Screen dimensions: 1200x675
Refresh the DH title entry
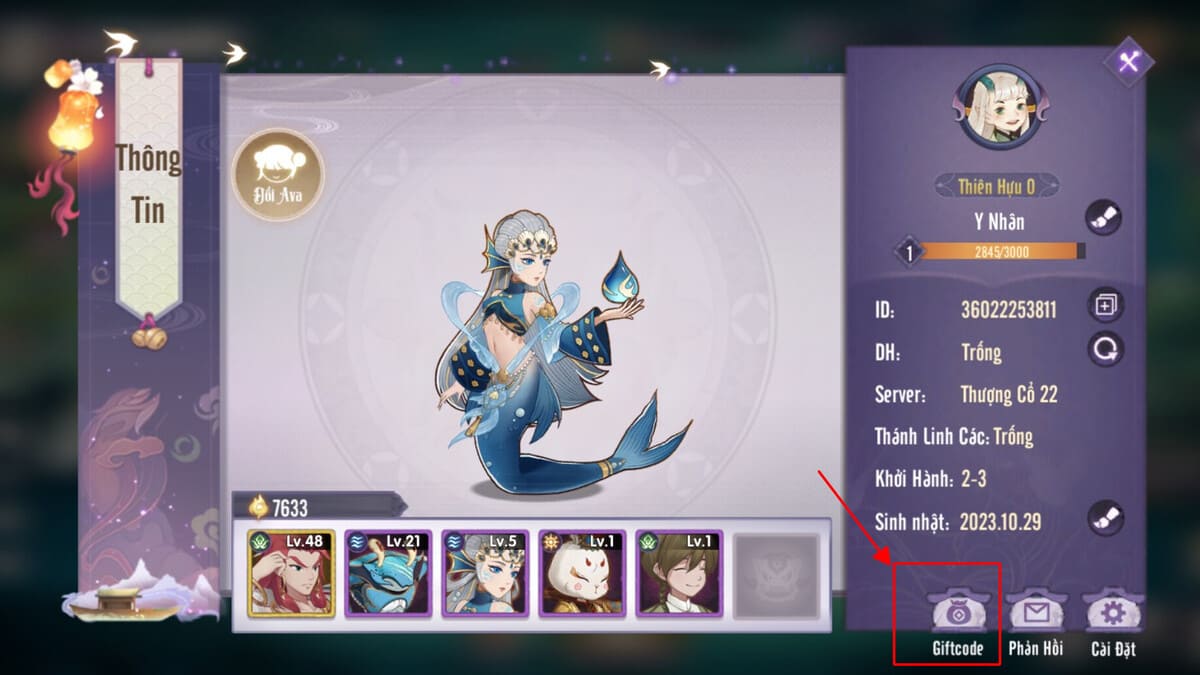(1105, 349)
